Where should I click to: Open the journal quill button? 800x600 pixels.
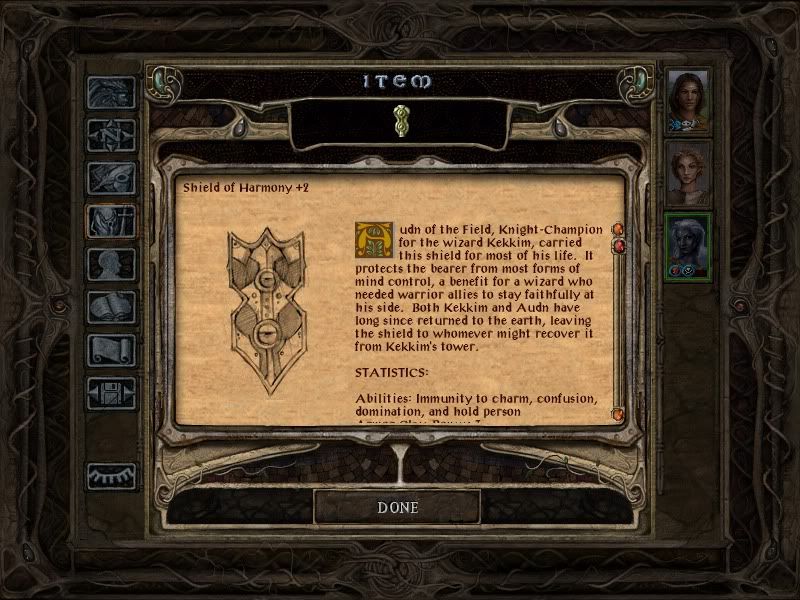[110, 178]
